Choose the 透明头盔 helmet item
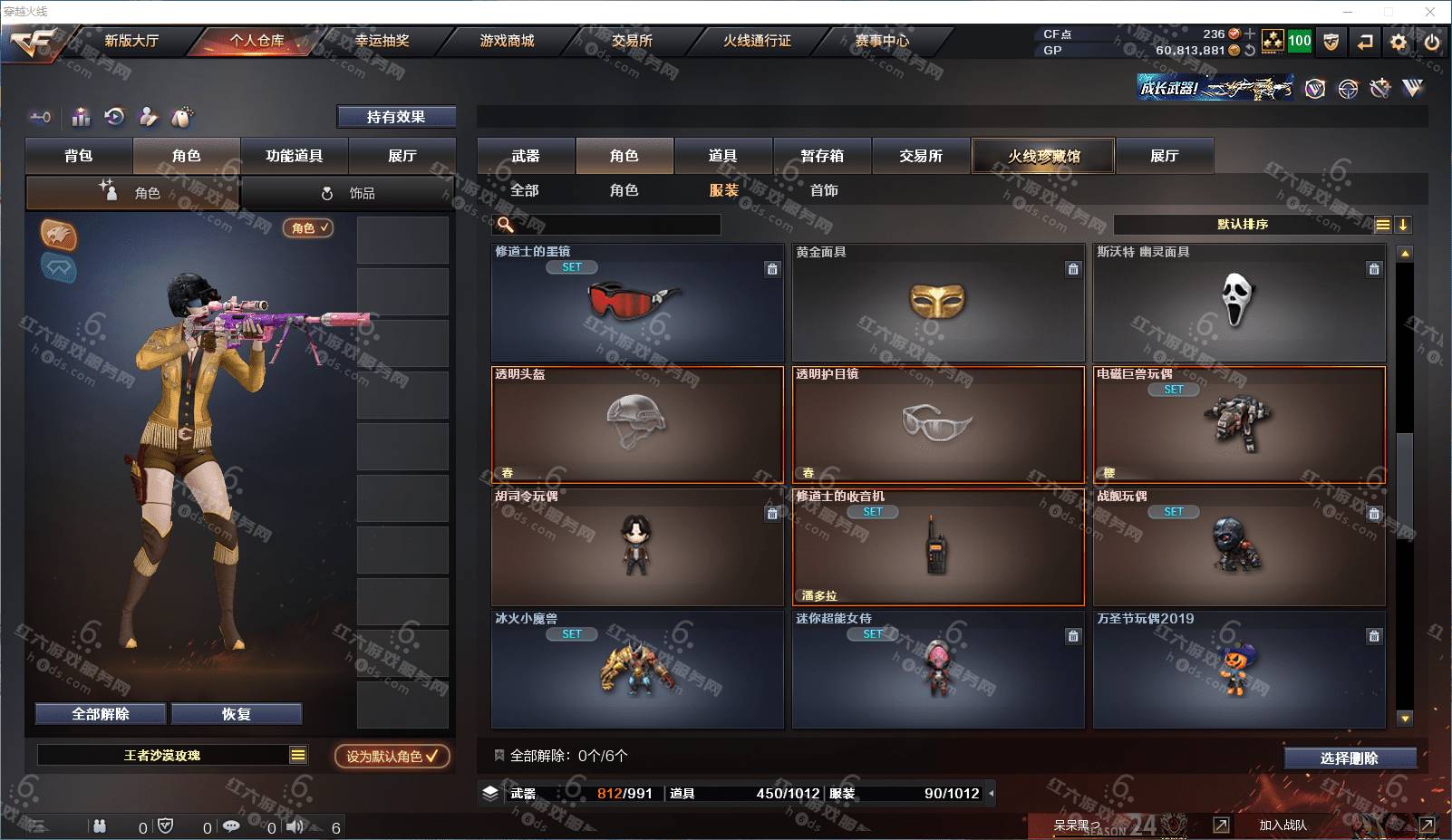Image resolution: width=1452 pixels, height=840 pixels. (637, 424)
